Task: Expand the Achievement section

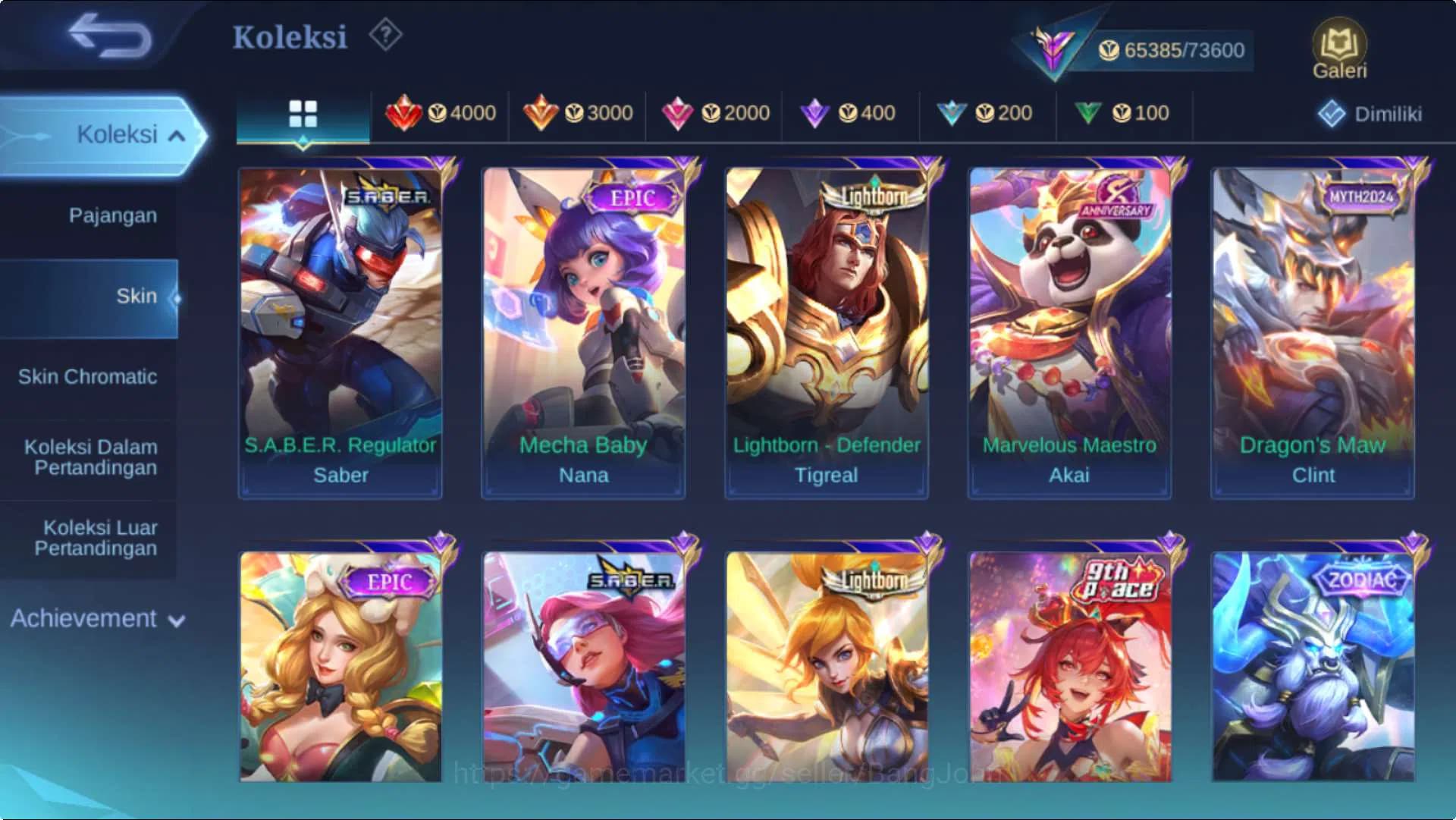Action: point(94,619)
